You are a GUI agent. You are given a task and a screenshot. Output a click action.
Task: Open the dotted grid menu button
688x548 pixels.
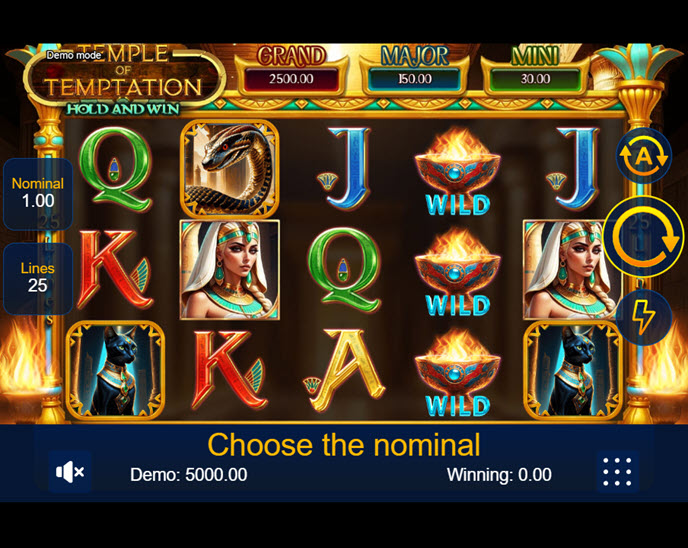click(617, 472)
